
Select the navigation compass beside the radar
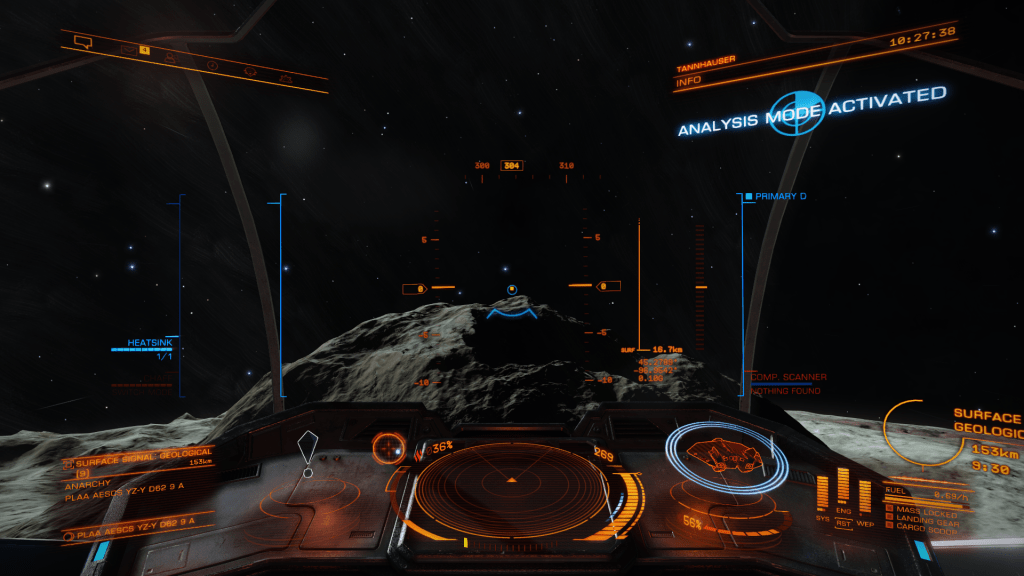click(x=388, y=447)
